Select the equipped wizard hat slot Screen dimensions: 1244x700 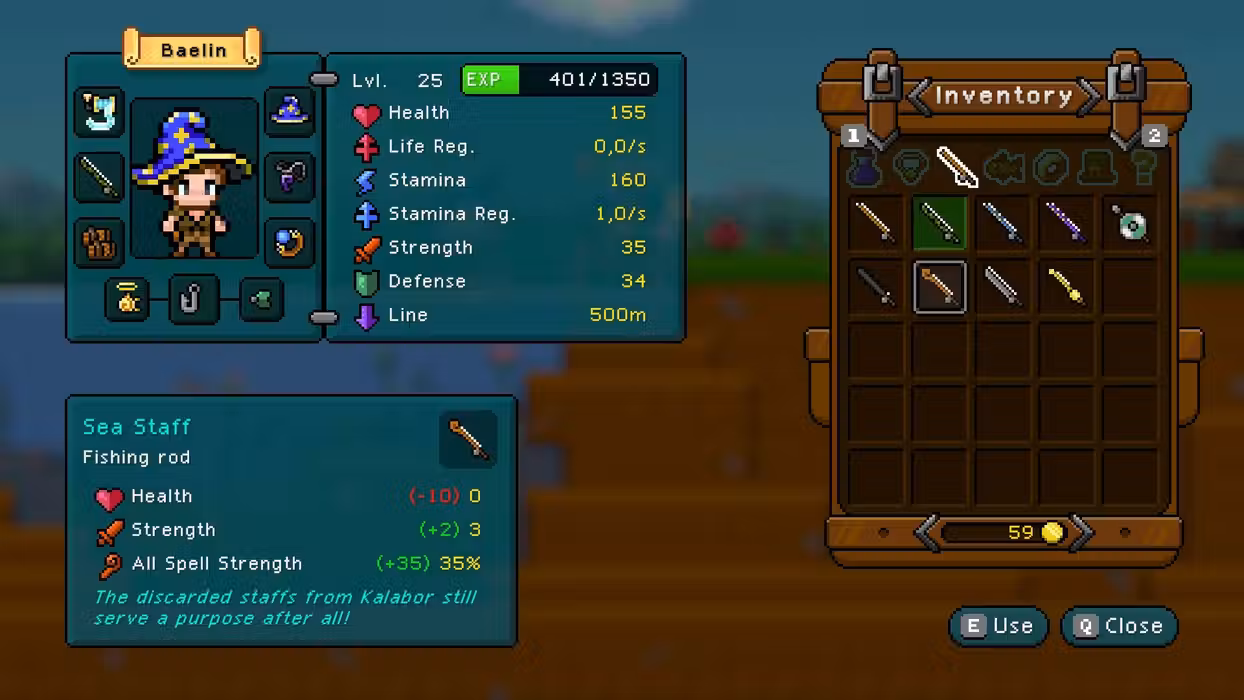(x=289, y=111)
